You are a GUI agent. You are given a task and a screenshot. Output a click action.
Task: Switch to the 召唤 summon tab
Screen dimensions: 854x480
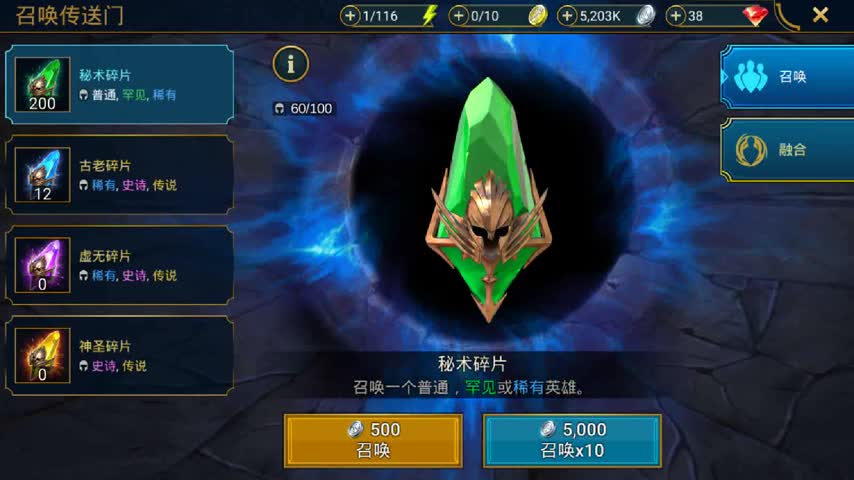pyautogui.click(x=786, y=76)
